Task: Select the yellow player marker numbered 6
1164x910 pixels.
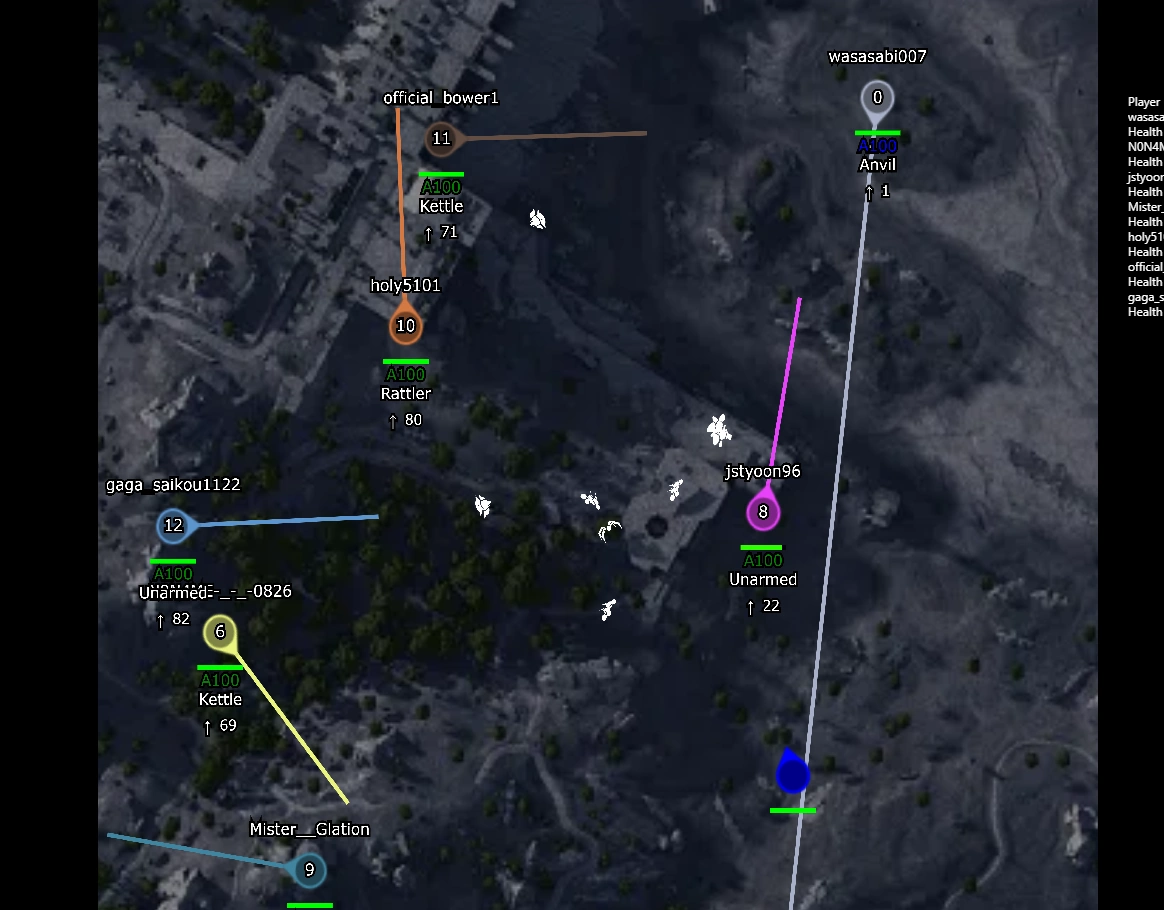Action: click(220, 632)
